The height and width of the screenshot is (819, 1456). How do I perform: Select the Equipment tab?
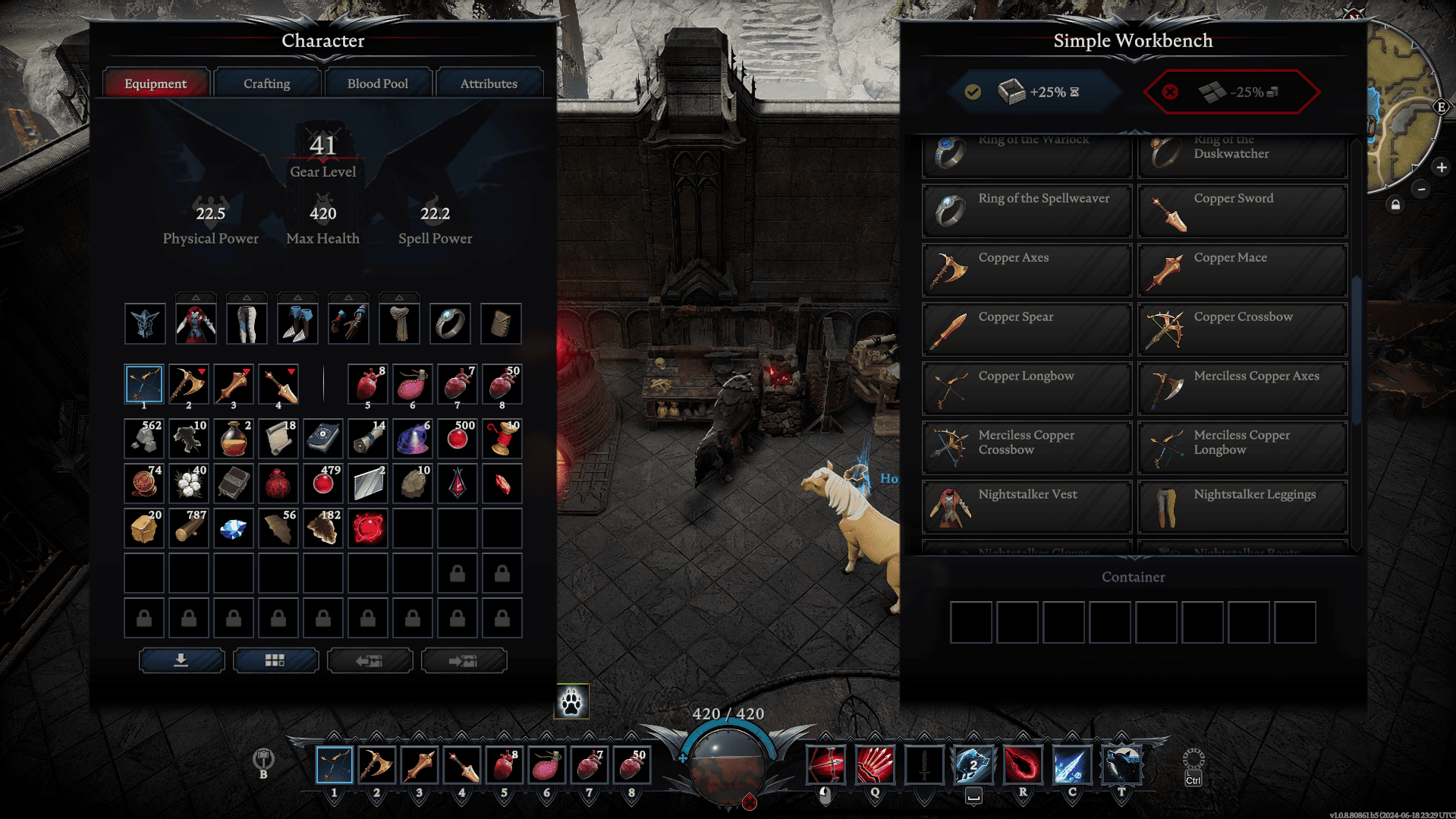(156, 83)
